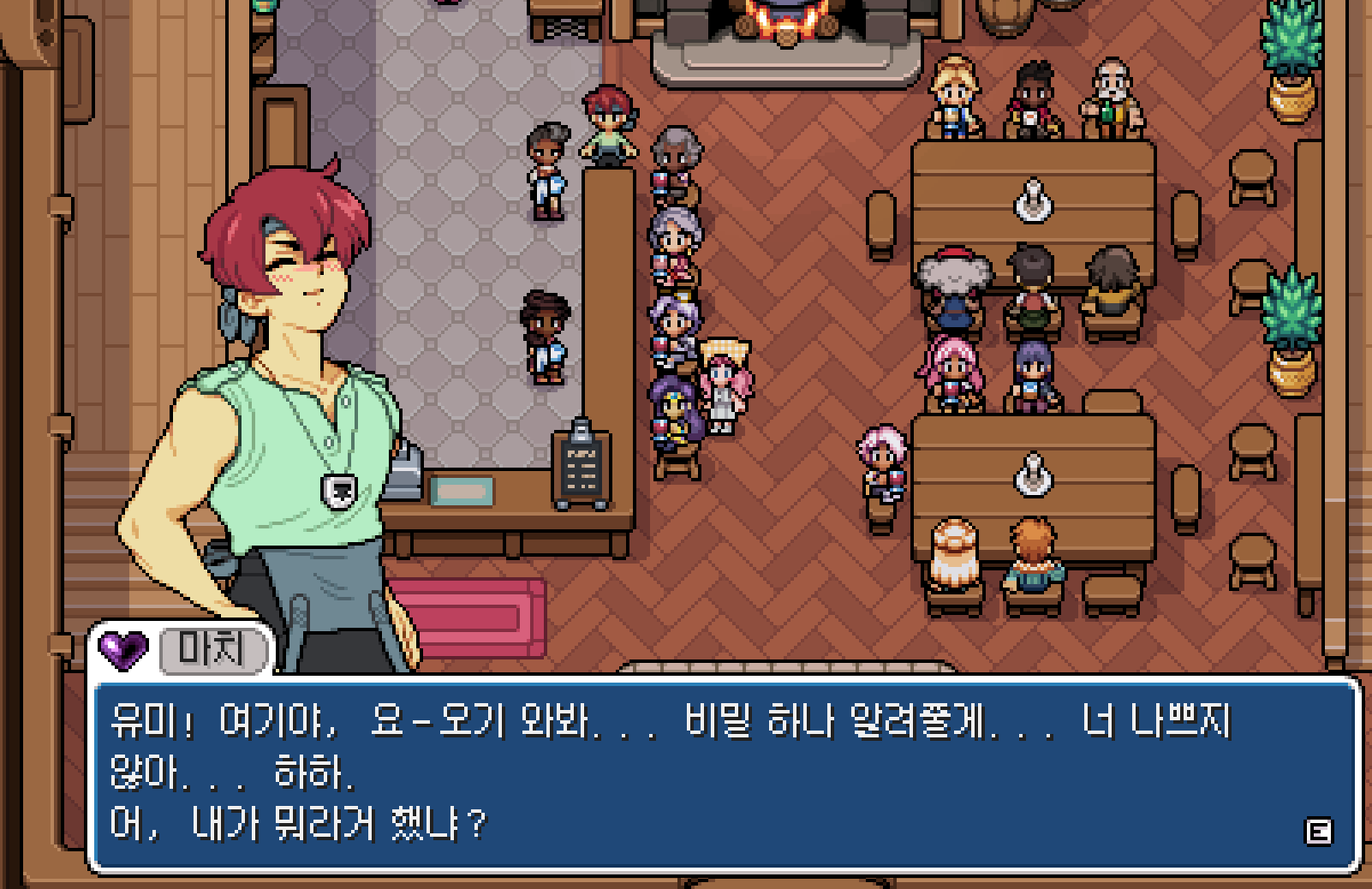Click the purple heart relationship icon
The height and width of the screenshot is (889, 1372).
pyautogui.click(x=122, y=649)
